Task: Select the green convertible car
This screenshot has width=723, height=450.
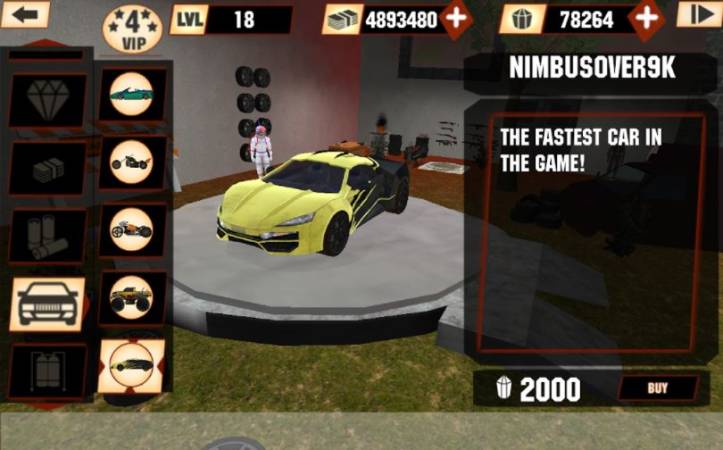Action: (131, 95)
